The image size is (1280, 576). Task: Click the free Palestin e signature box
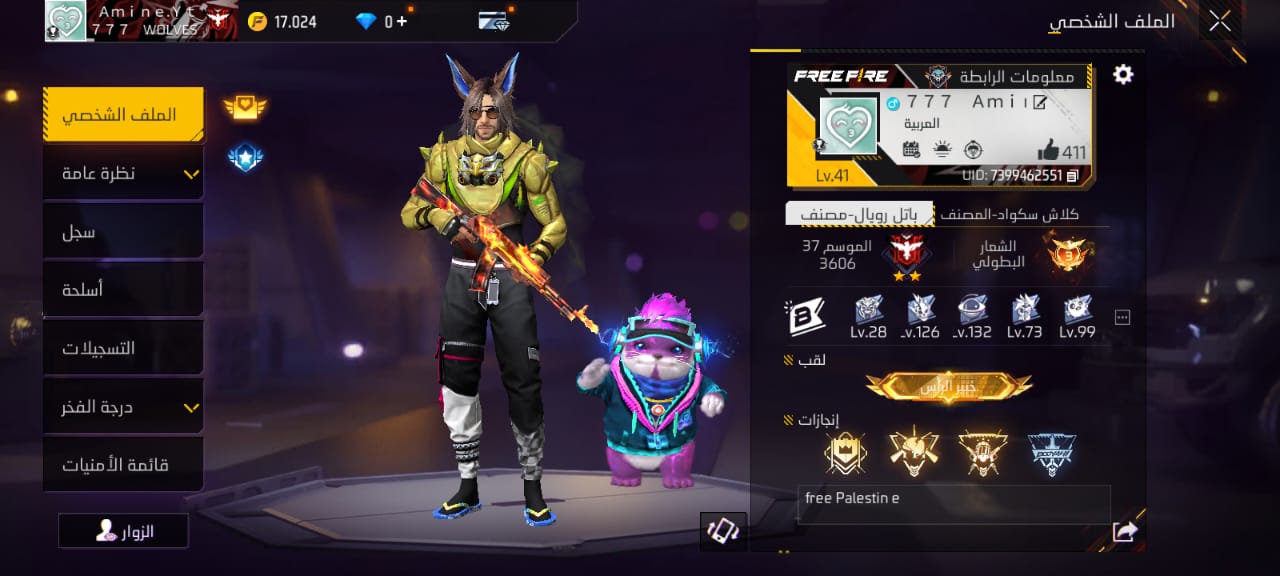pyautogui.click(x=953, y=504)
